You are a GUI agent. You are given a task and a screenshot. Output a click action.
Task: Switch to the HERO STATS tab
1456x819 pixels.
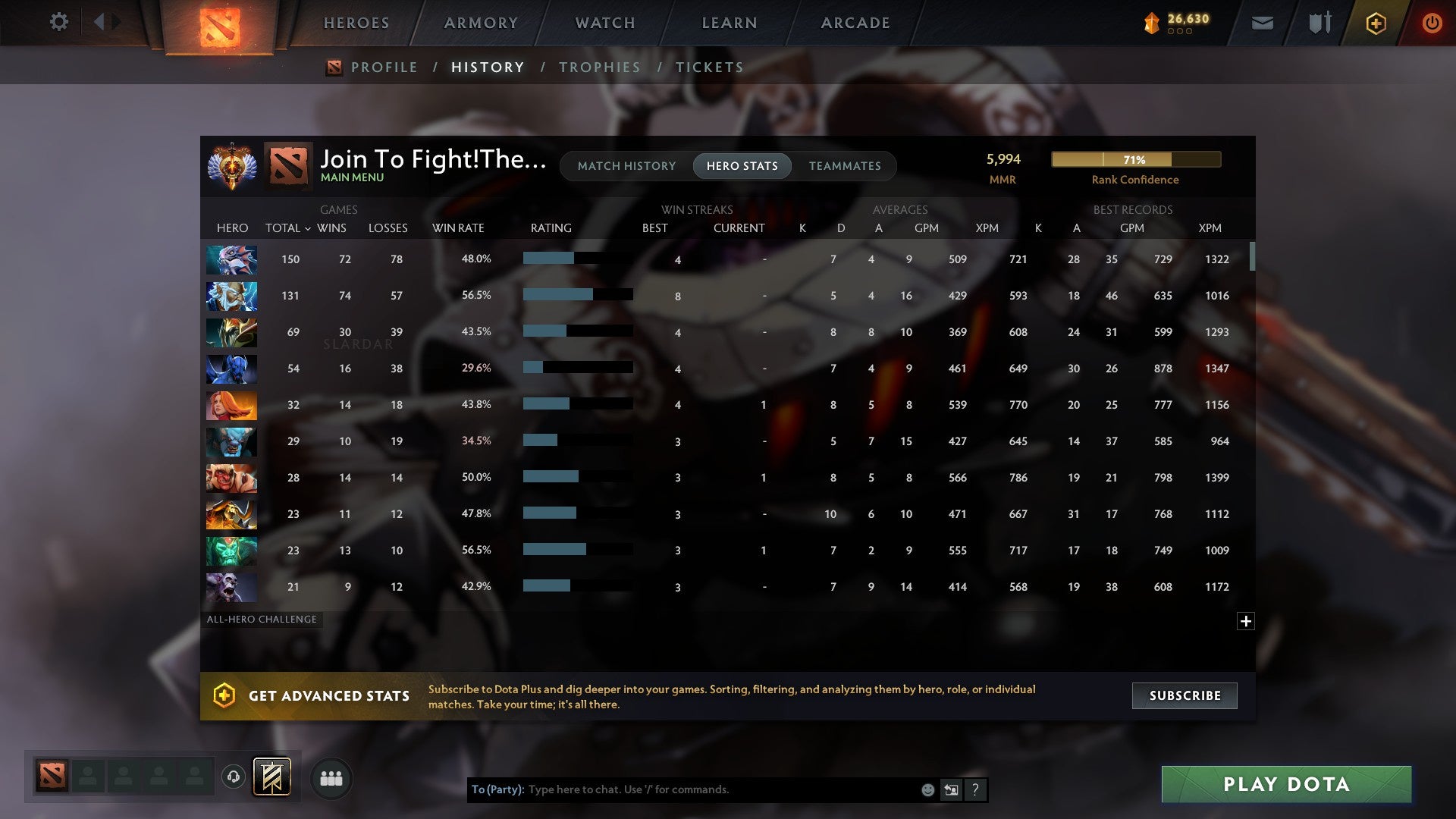(x=742, y=165)
